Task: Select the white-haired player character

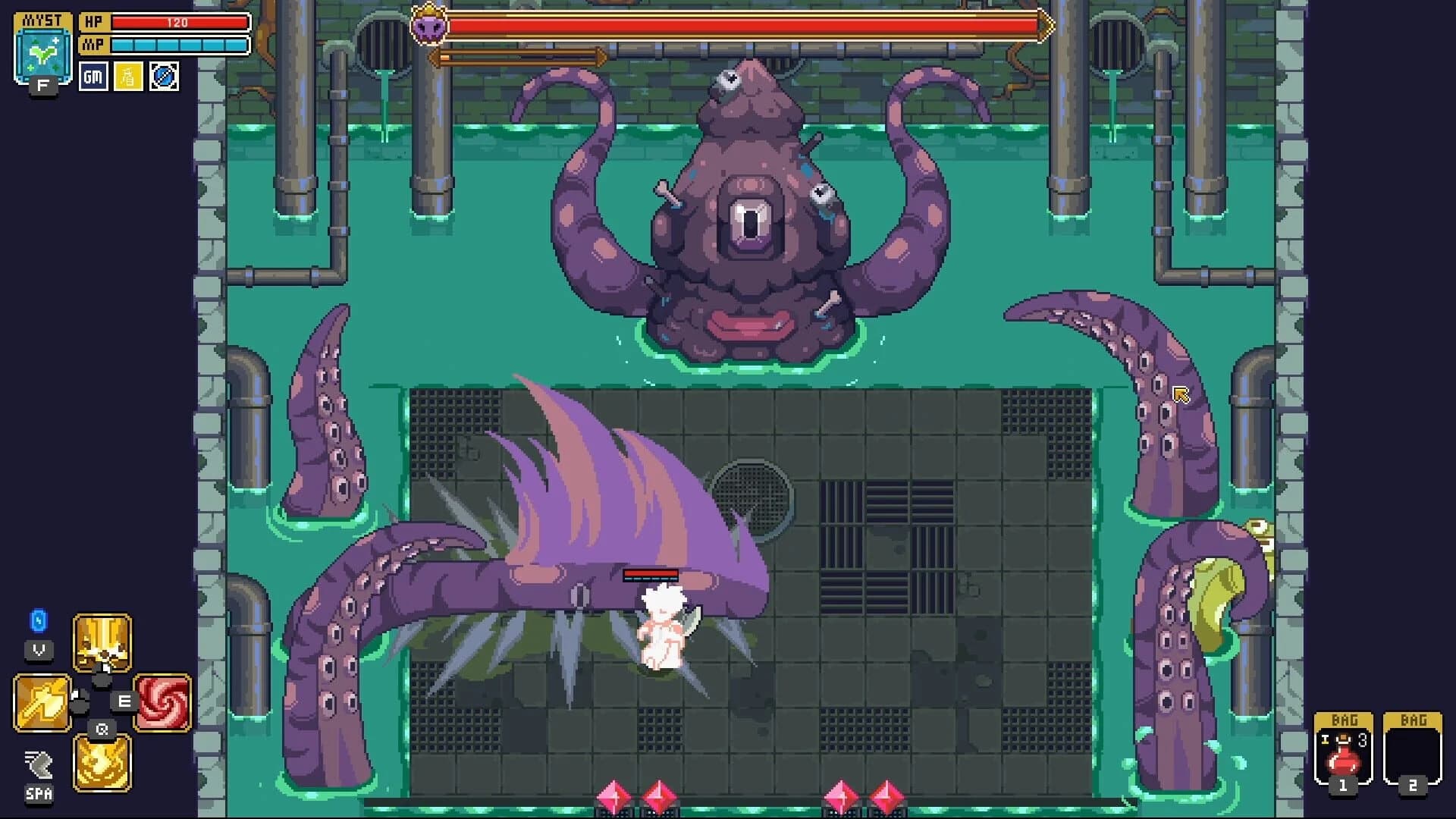Action: pyautogui.click(x=664, y=629)
